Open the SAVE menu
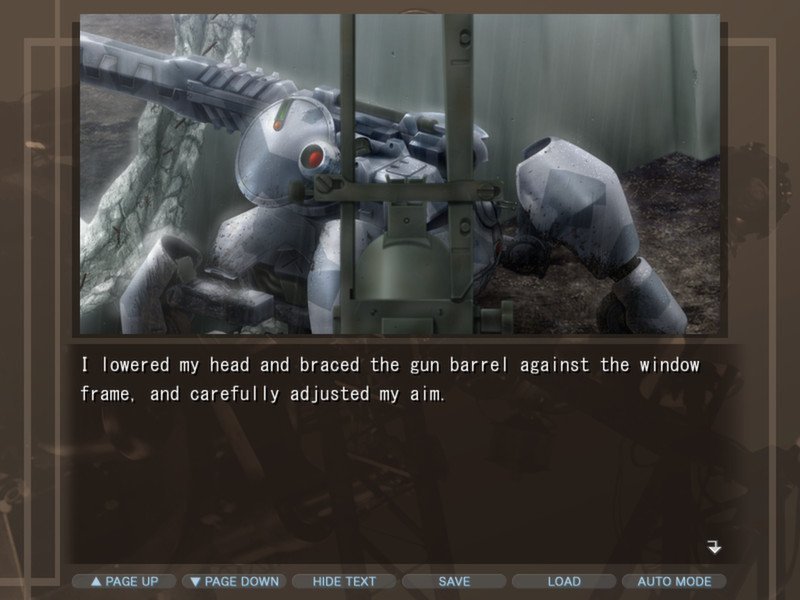Viewport: 800px width, 600px height. (454, 581)
